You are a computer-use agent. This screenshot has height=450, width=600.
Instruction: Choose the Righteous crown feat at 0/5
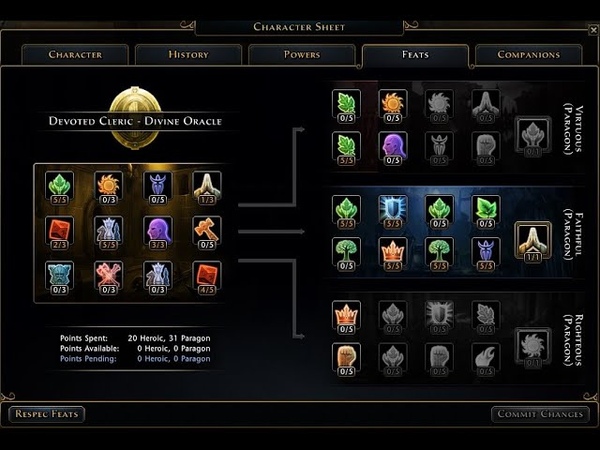pos(346,314)
